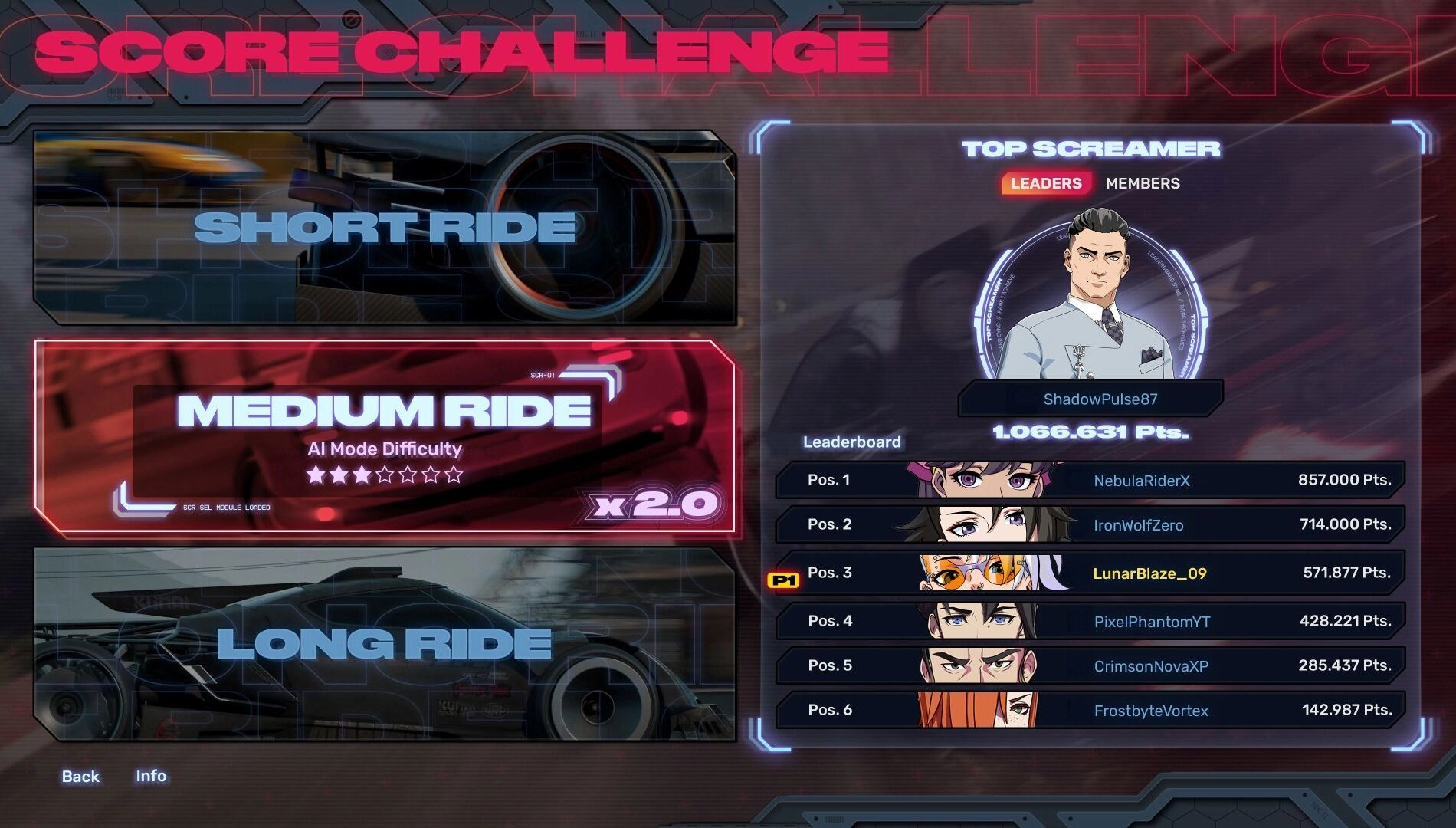Select the Long Ride challenge
The height and width of the screenshot is (828, 1456).
pos(383,644)
